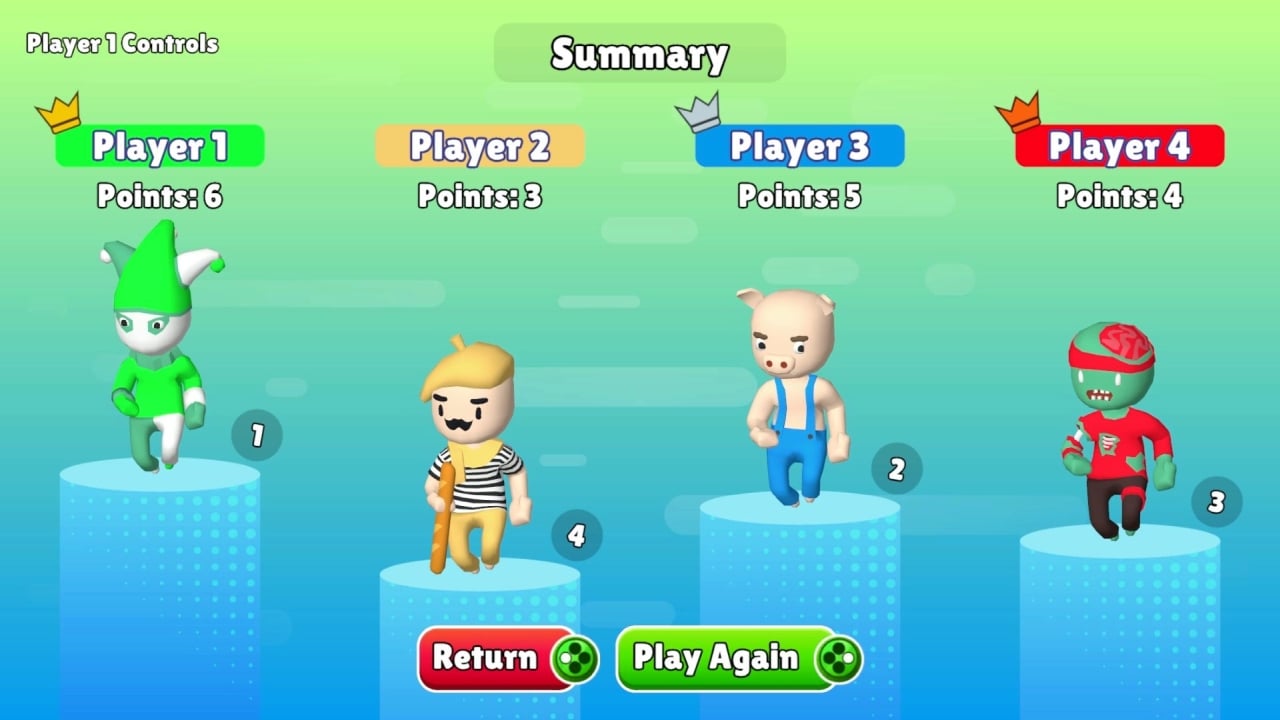Select the rank 4 badge beside the baguette character

[x=576, y=534]
